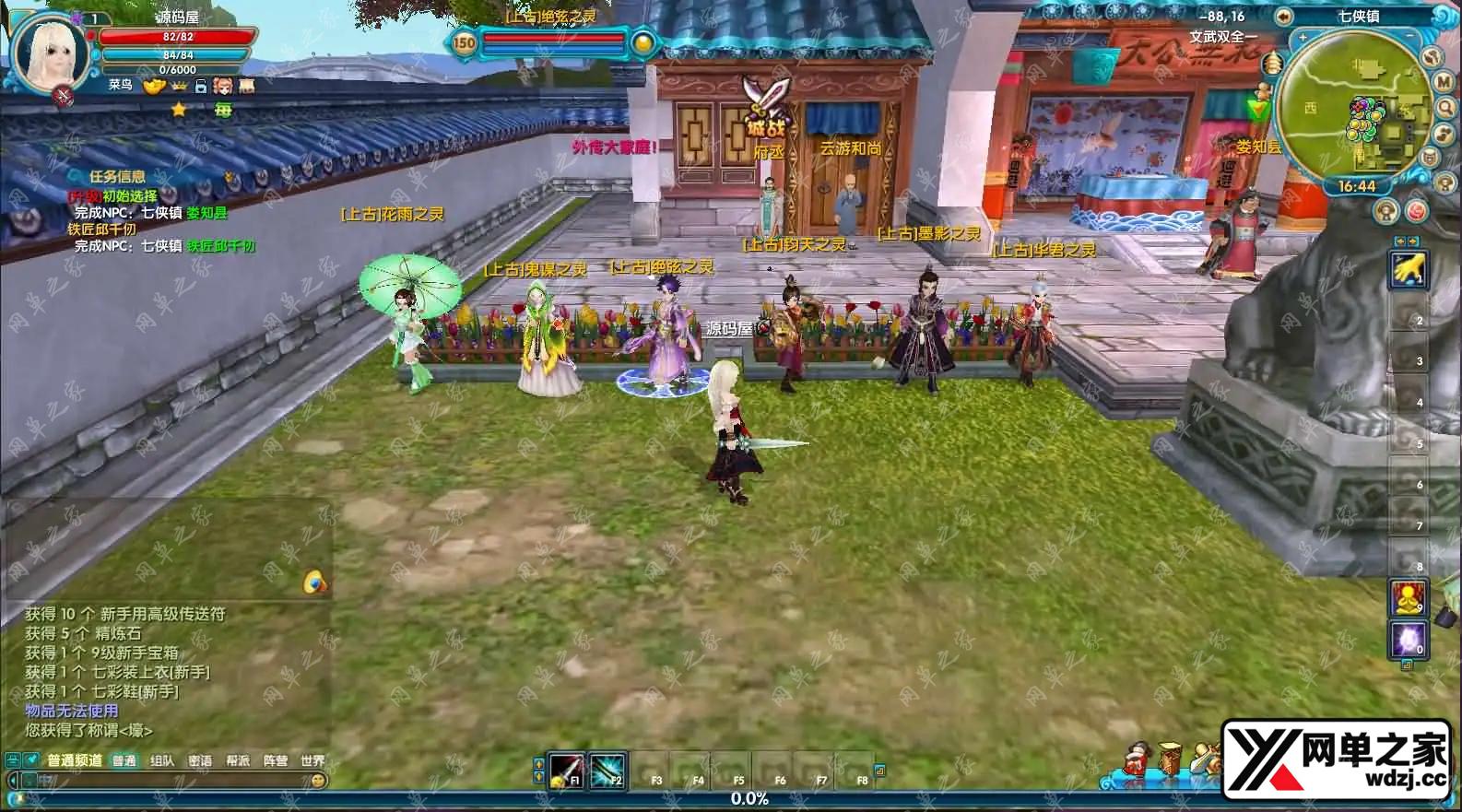Click the 娄知县 quest NPC link

[x=206, y=213]
